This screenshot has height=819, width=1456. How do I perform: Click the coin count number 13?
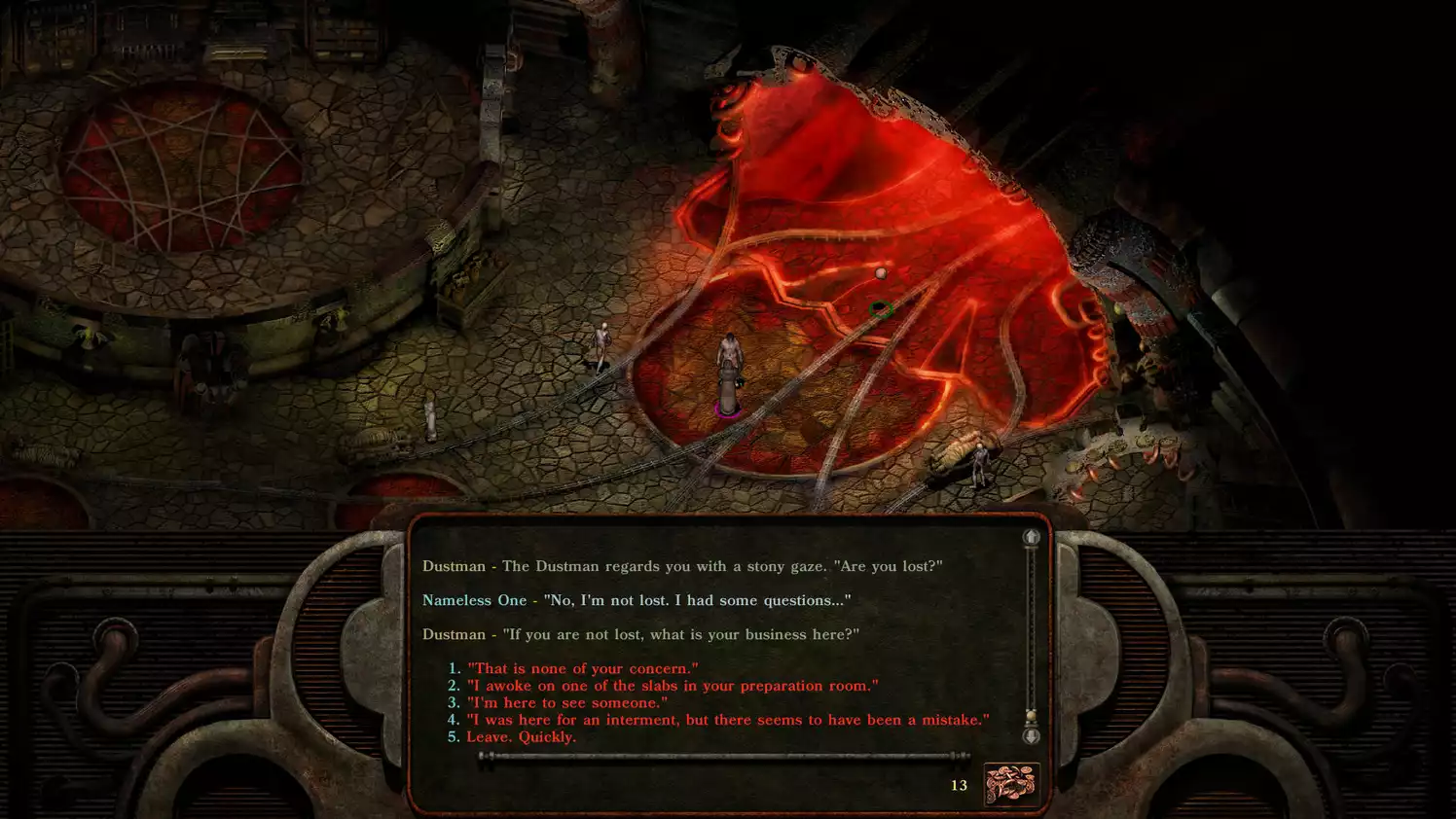click(x=959, y=786)
